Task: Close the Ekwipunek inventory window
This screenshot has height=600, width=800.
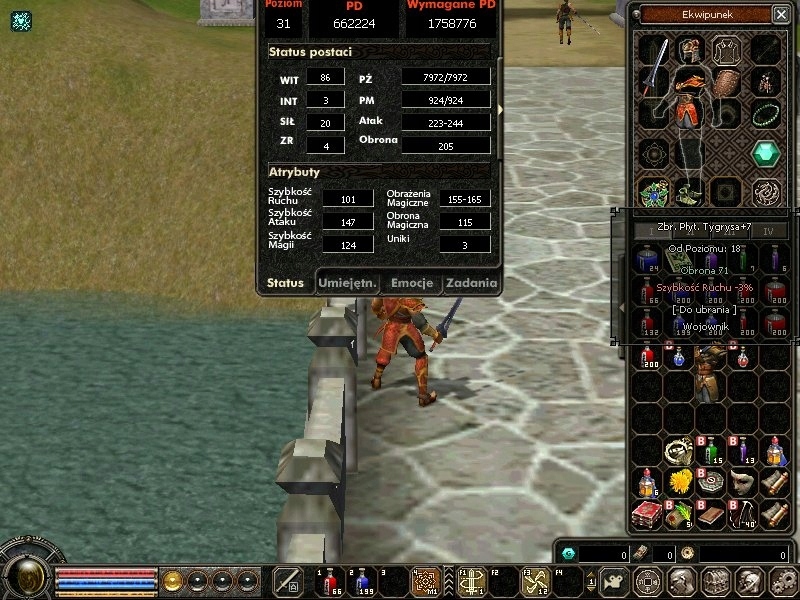Action: click(x=780, y=14)
